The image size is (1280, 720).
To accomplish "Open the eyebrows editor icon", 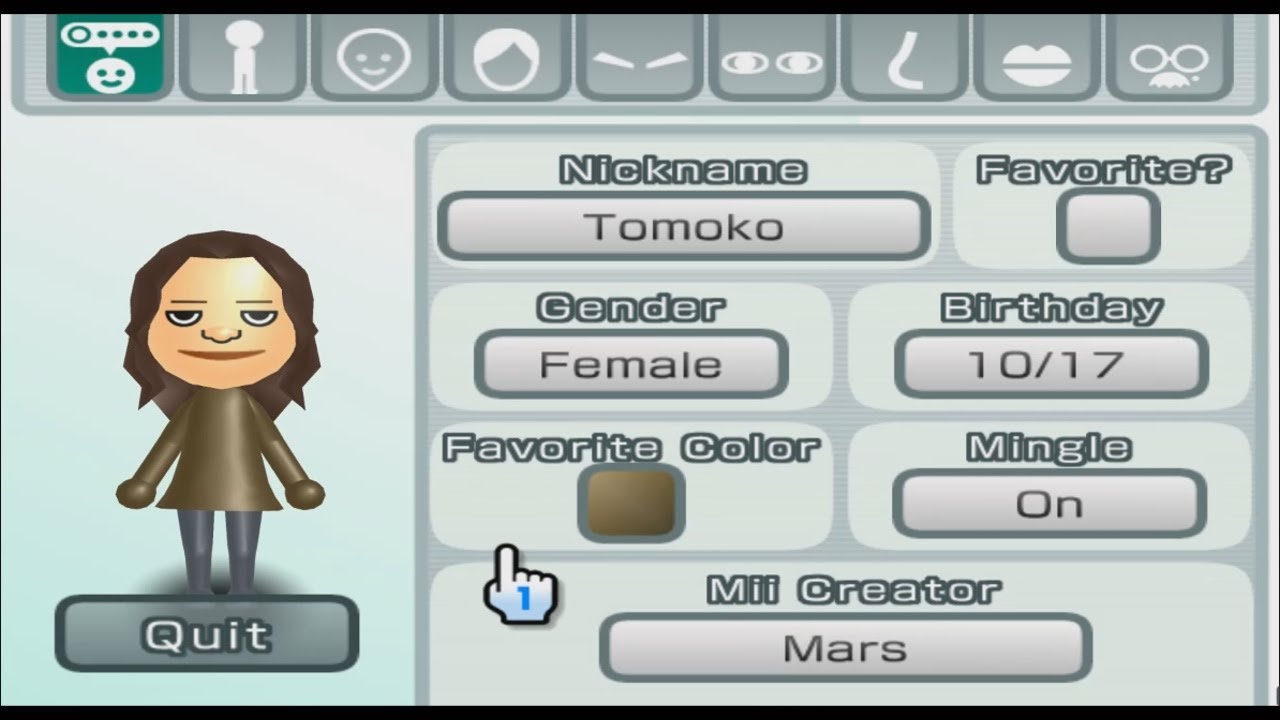I will tap(639, 55).
